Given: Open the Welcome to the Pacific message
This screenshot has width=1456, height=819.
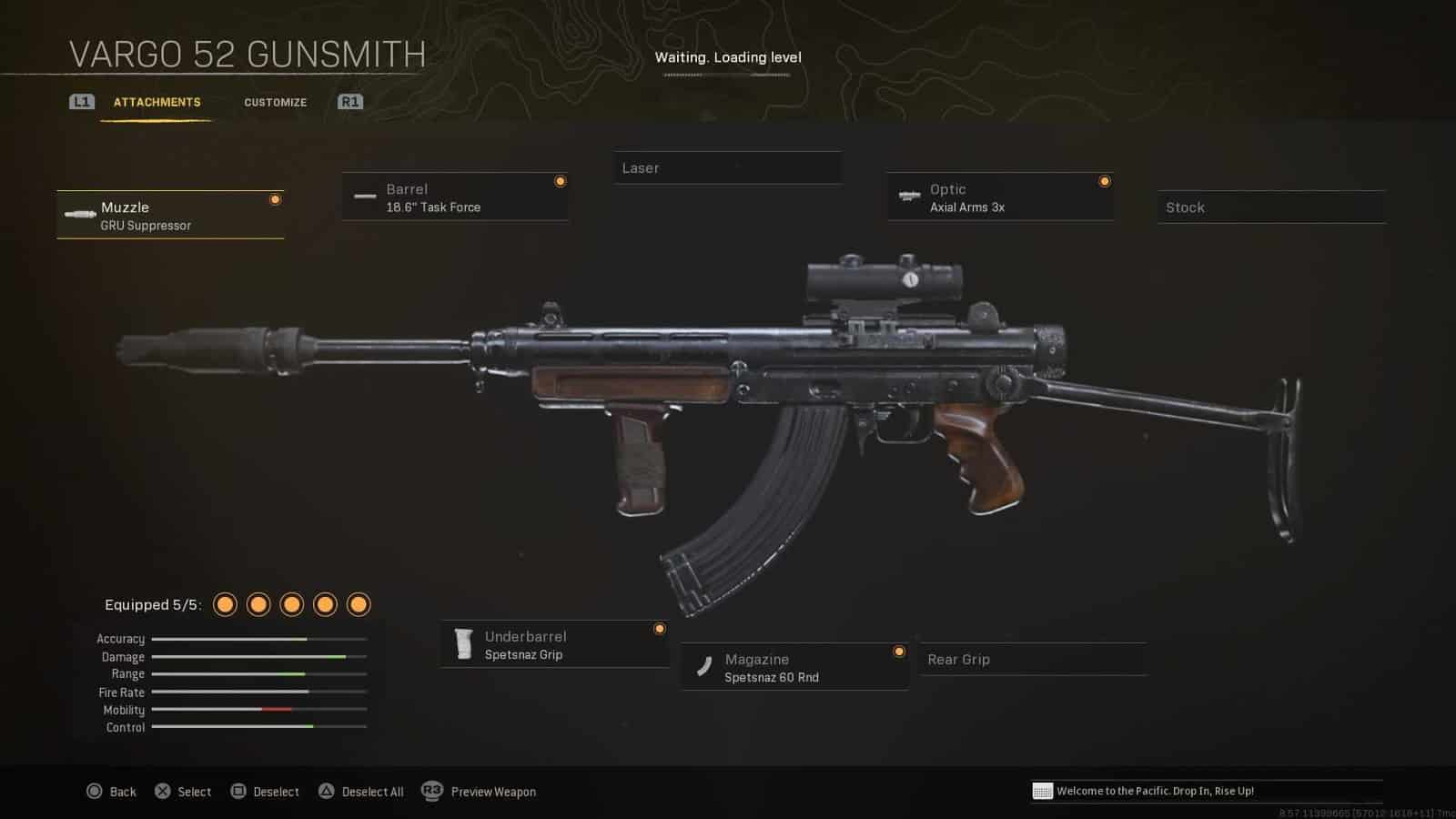Looking at the screenshot, I should pyautogui.click(x=1154, y=791).
